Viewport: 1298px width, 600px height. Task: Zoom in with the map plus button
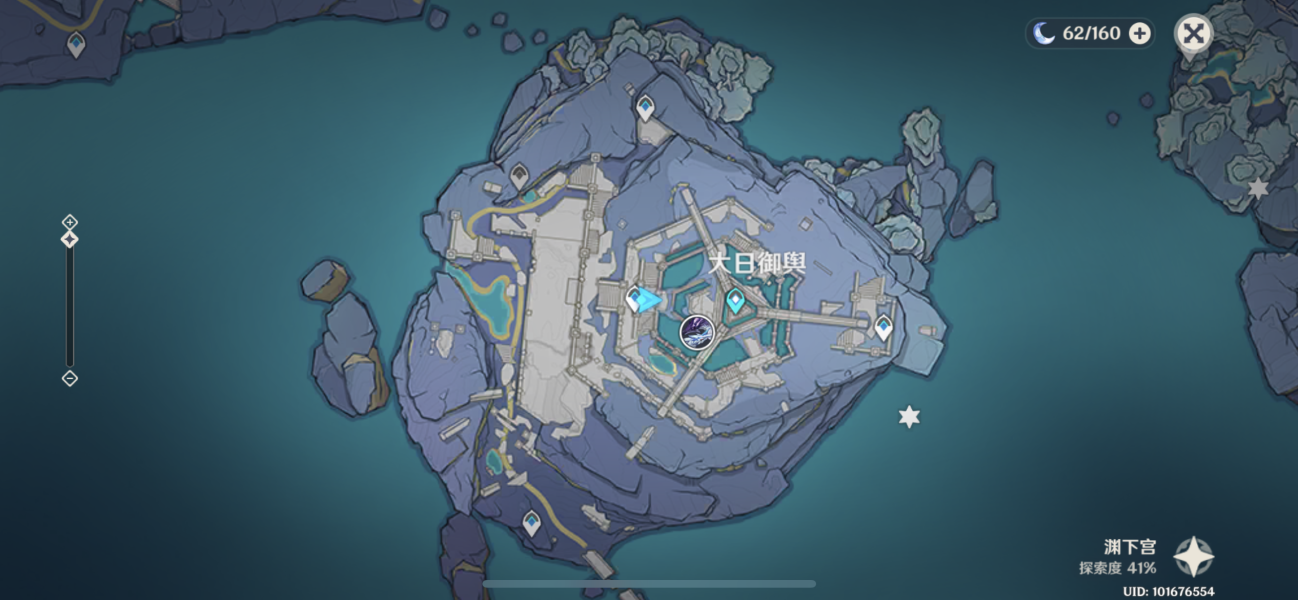[69, 221]
